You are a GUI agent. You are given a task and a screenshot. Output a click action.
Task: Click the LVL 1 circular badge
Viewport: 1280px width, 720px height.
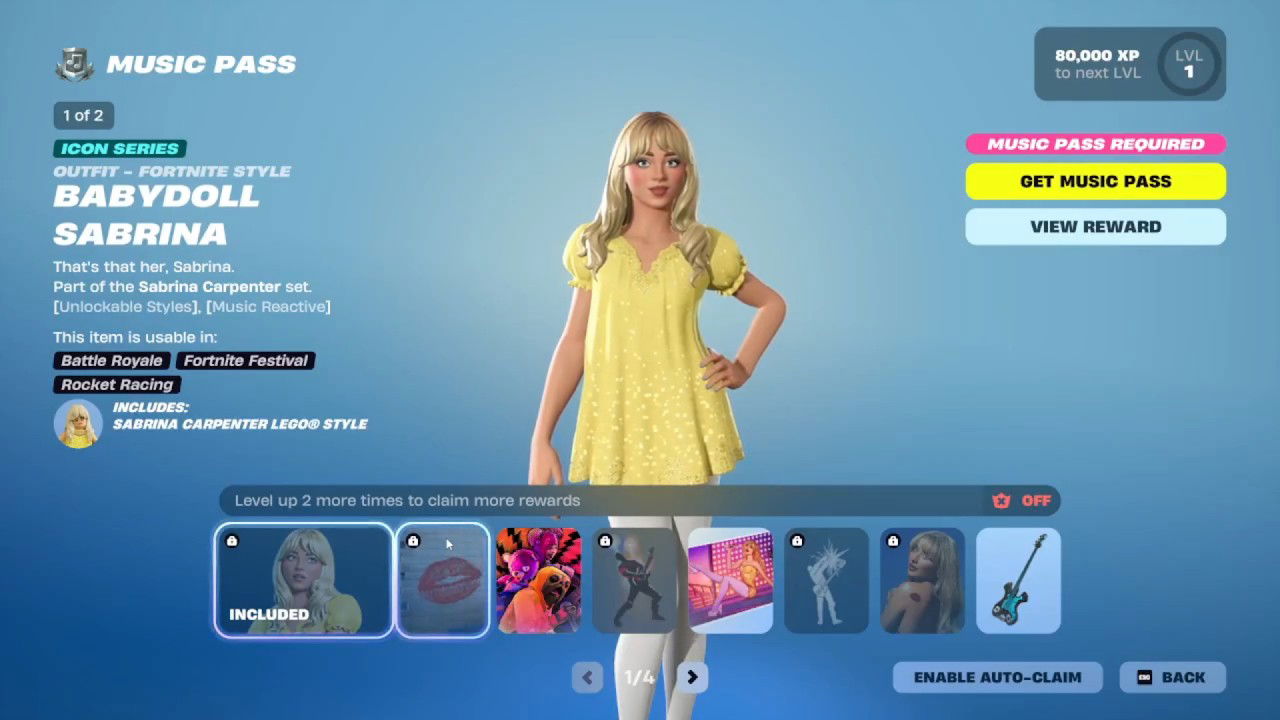[1188, 64]
